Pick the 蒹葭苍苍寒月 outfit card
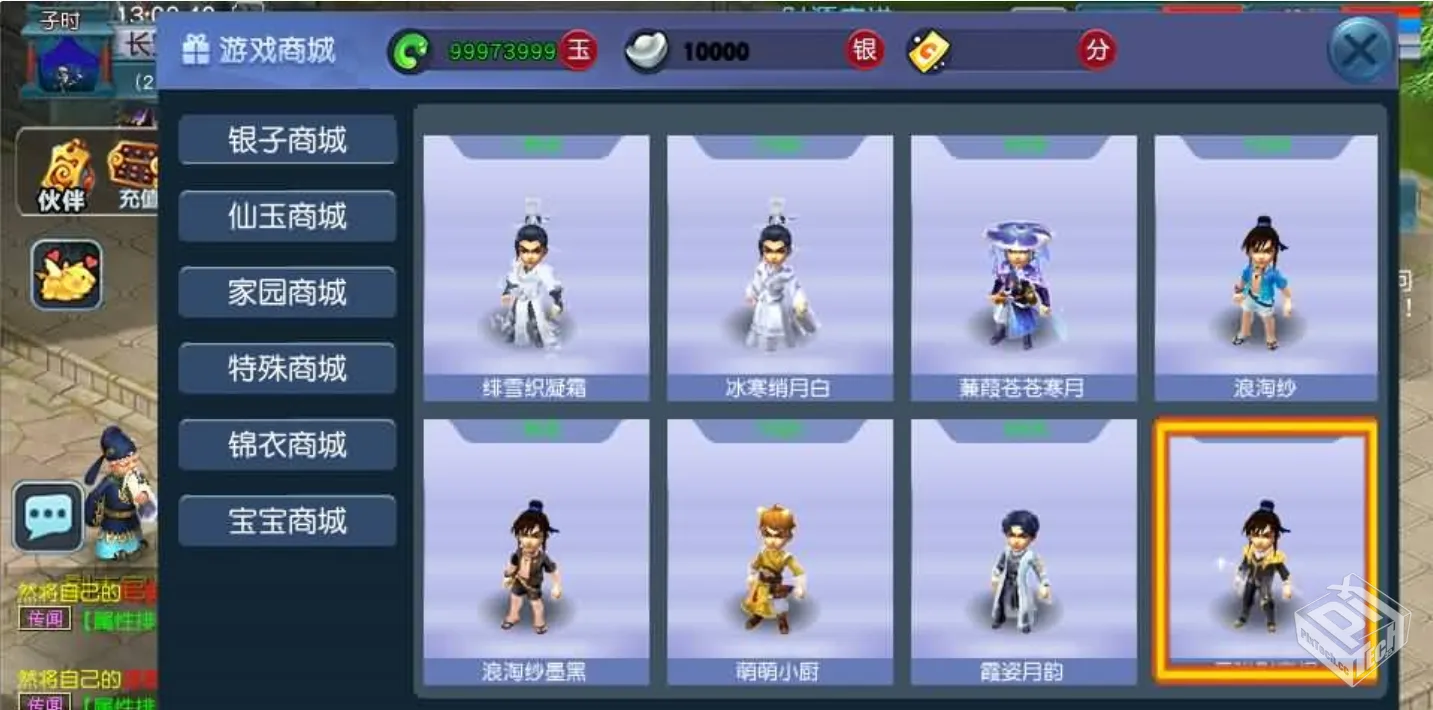Viewport: 1433px width, 710px height. (x=1023, y=268)
